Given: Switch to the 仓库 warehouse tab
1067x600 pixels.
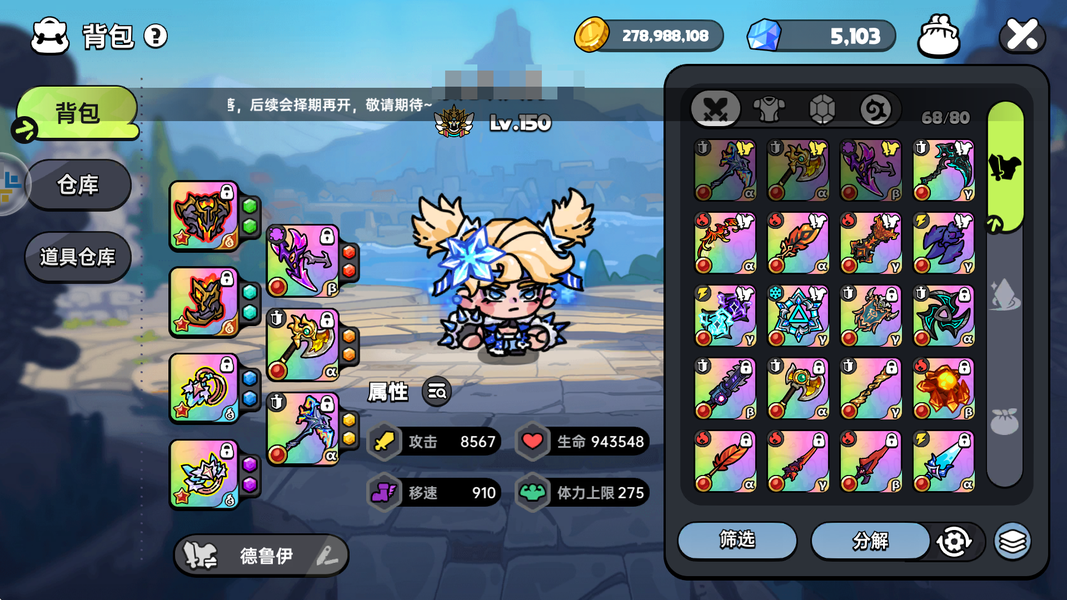Looking at the screenshot, I should click(78, 185).
